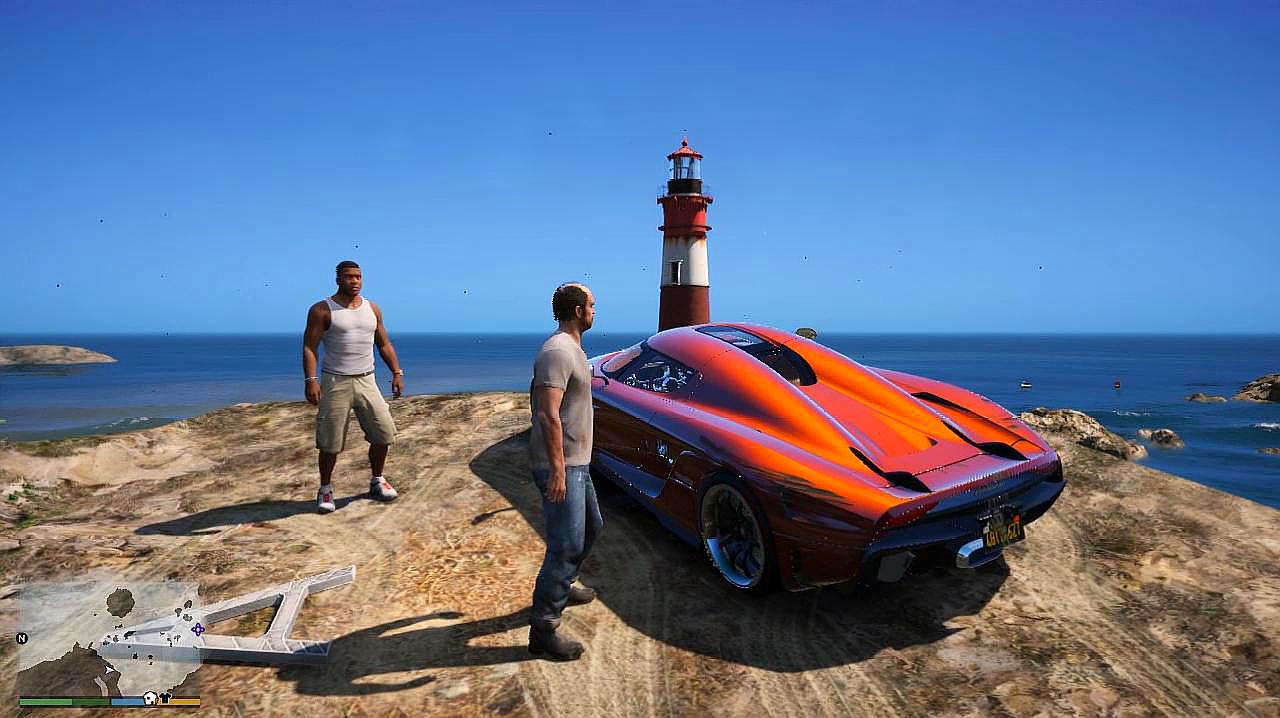Image resolution: width=1280 pixels, height=718 pixels.
Task: Click the North compass marker on minimap
Action: pos(22,637)
